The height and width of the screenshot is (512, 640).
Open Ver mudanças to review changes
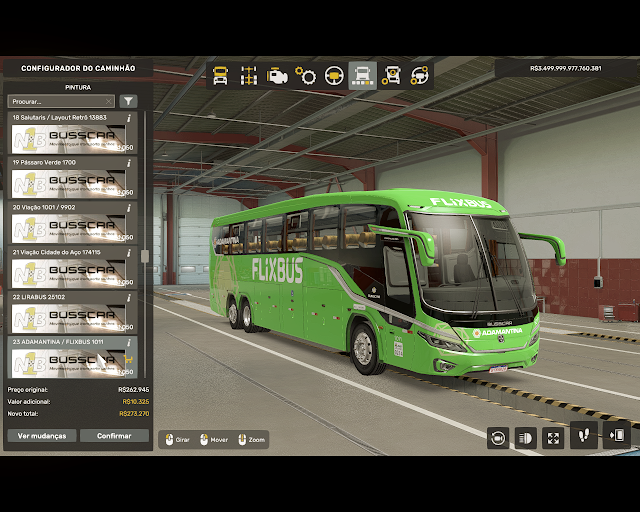pyautogui.click(x=42, y=436)
